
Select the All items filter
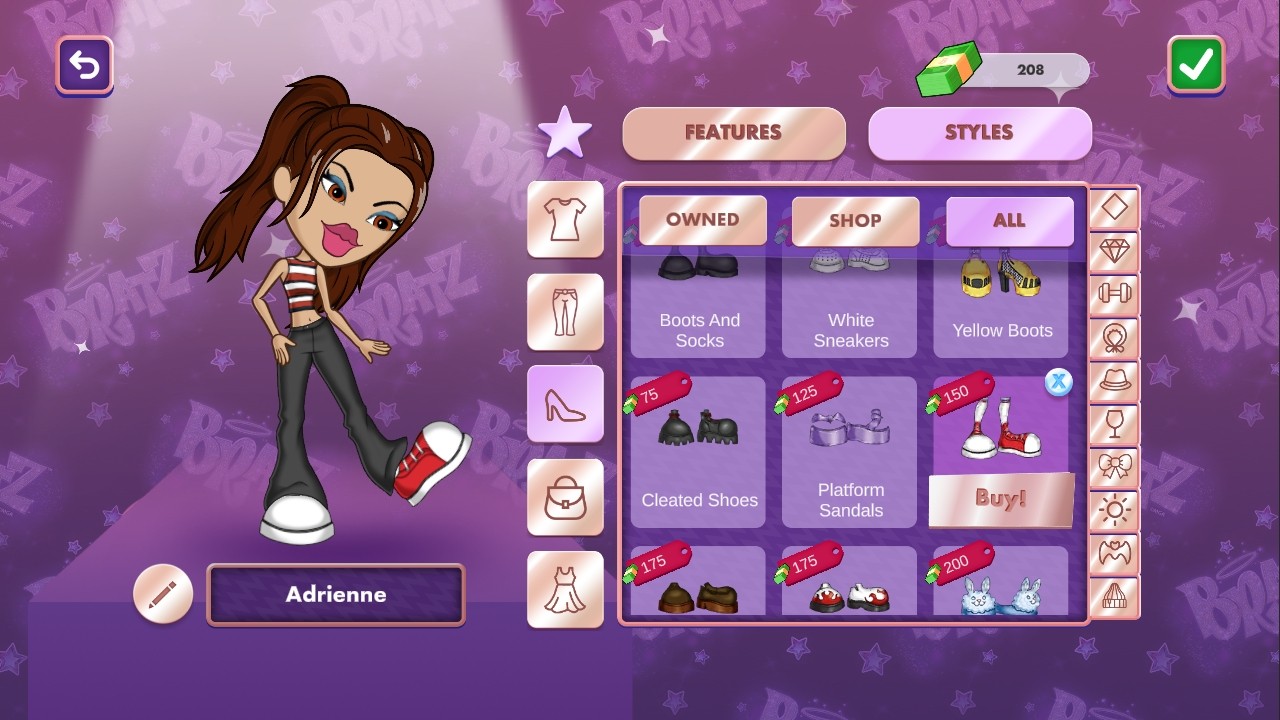pos(1009,220)
